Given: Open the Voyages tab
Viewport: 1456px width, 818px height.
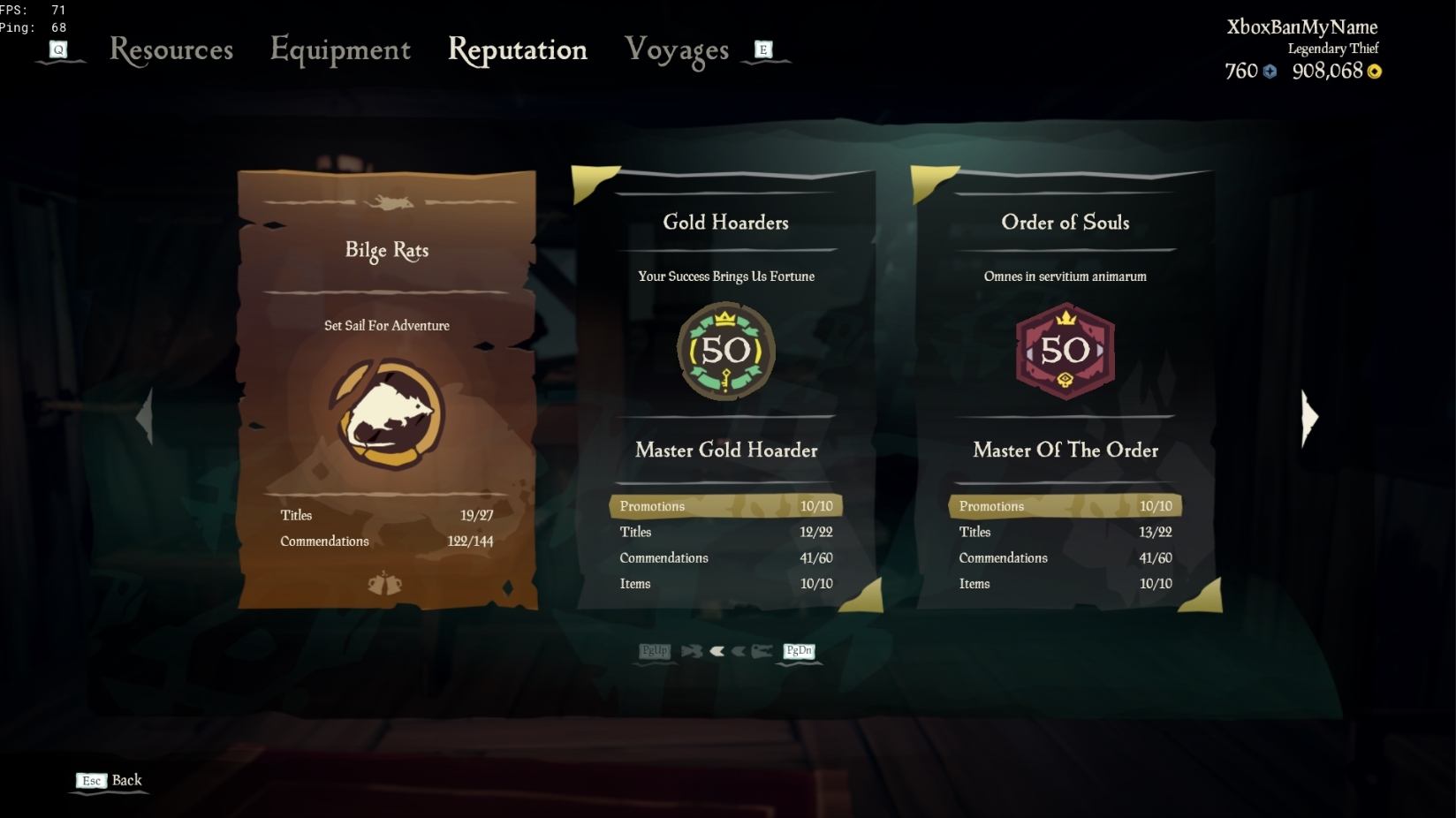Looking at the screenshot, I should coord(676,50).
